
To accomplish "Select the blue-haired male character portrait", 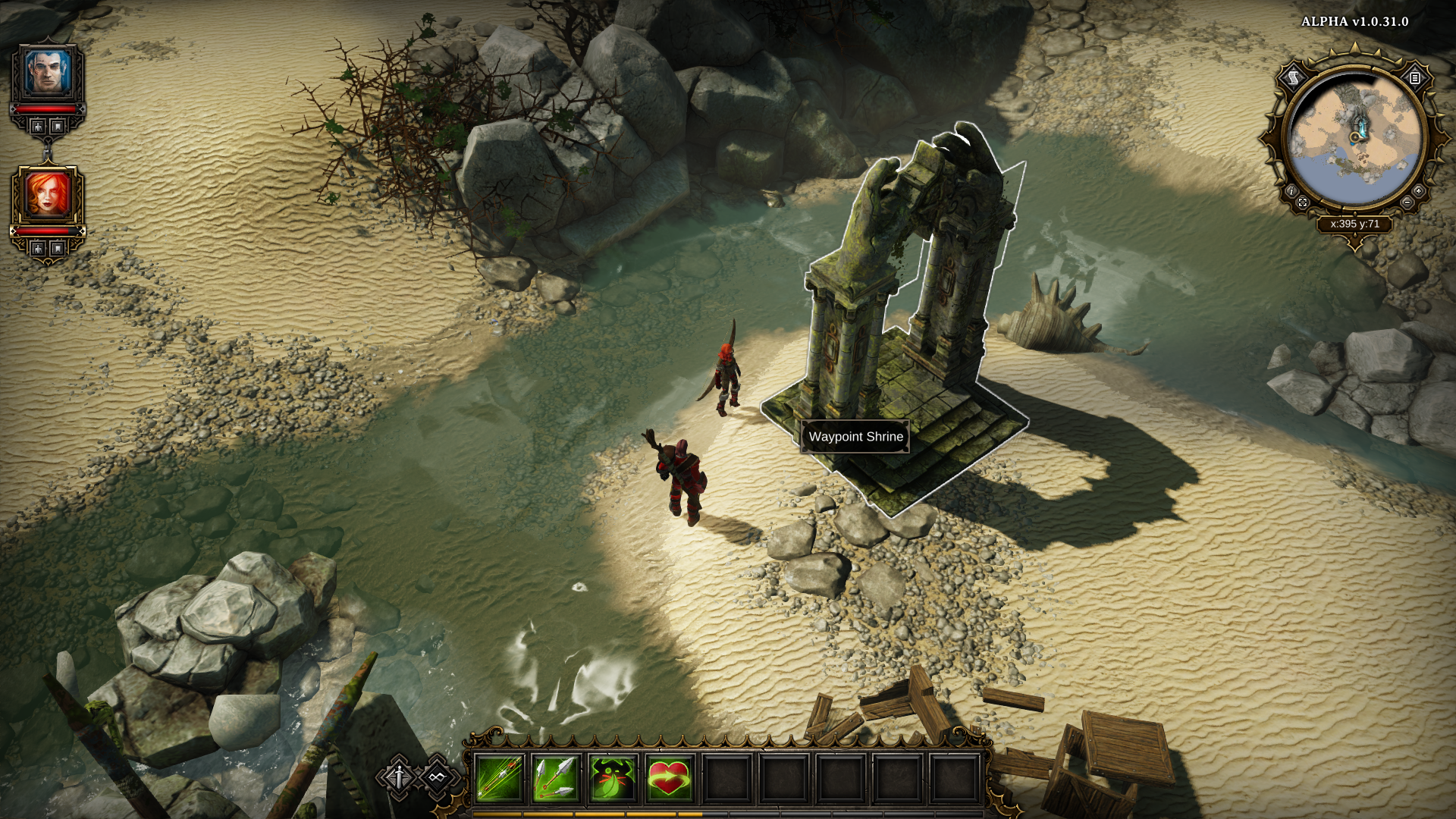I will [x=48, y=73].
